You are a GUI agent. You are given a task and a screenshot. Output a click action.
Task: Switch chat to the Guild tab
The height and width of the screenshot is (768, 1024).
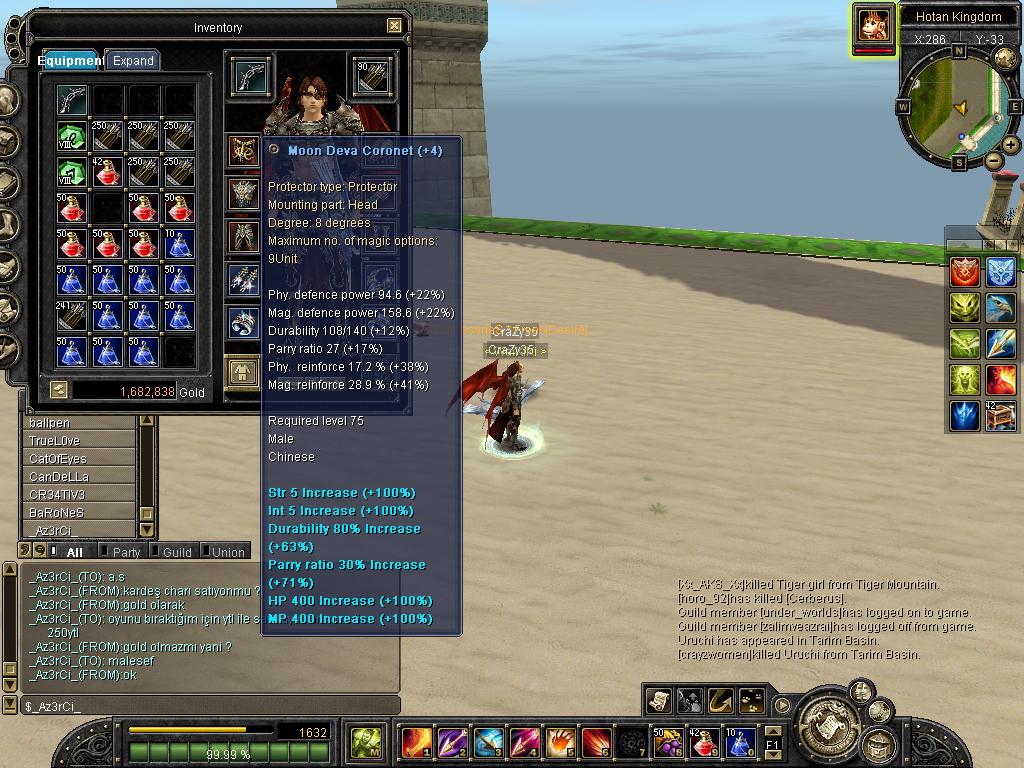[x=177, y=552]
